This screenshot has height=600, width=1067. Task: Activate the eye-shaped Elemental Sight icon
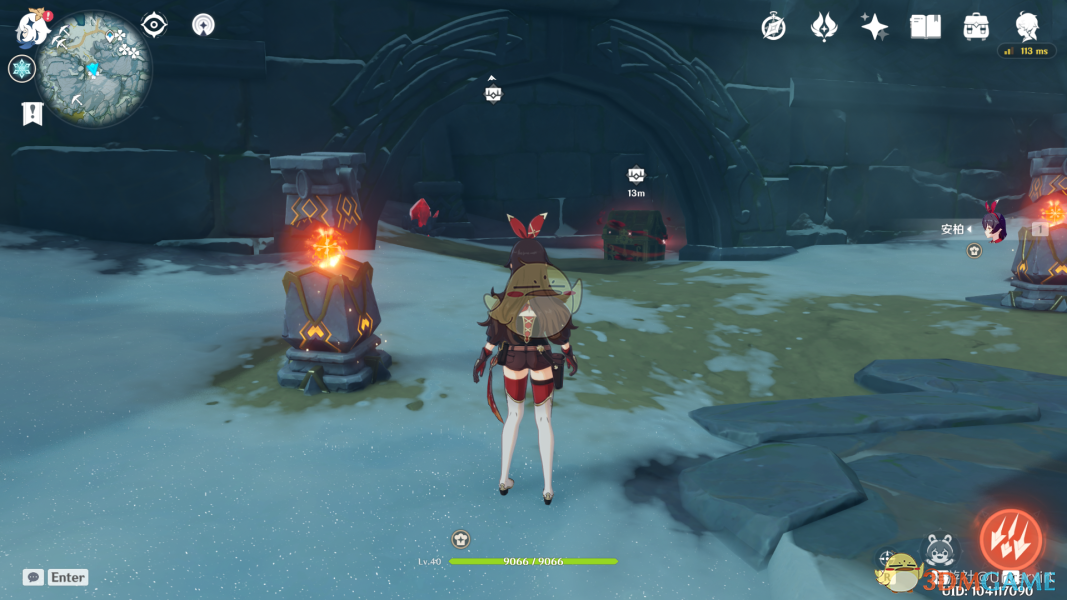tap(154, 25)
